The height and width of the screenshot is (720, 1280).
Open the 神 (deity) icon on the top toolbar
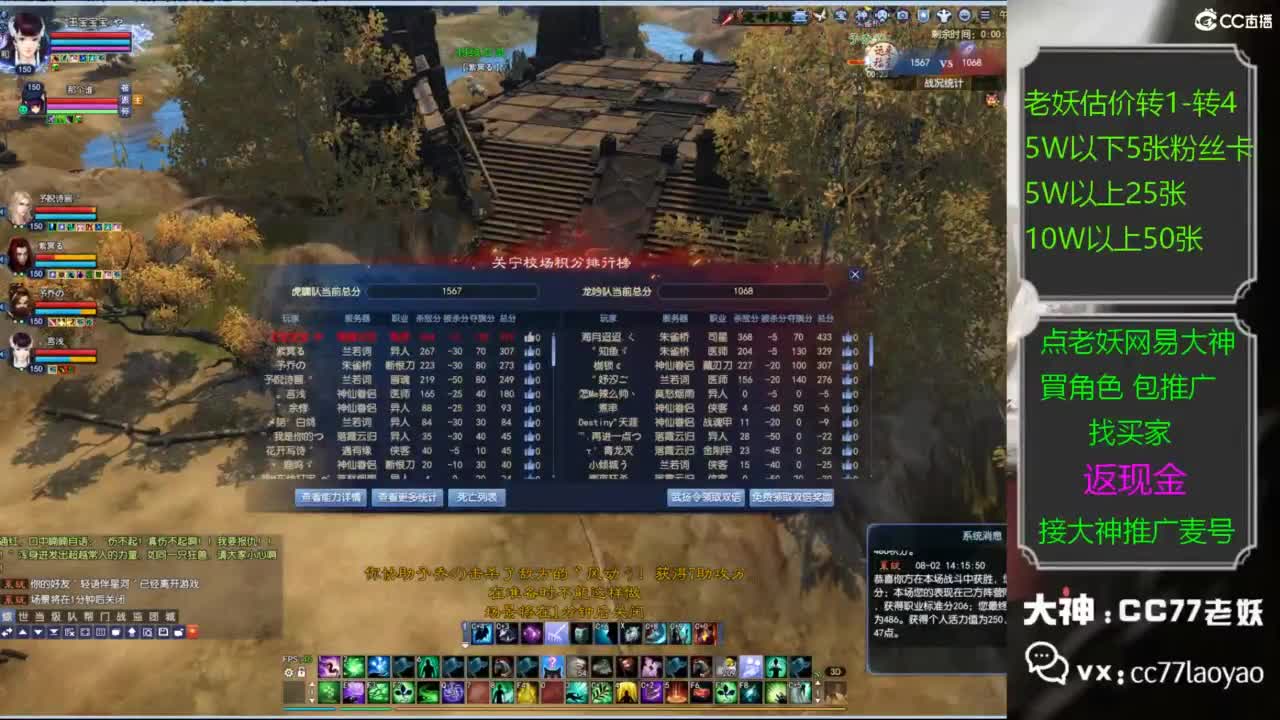[944, 15]
